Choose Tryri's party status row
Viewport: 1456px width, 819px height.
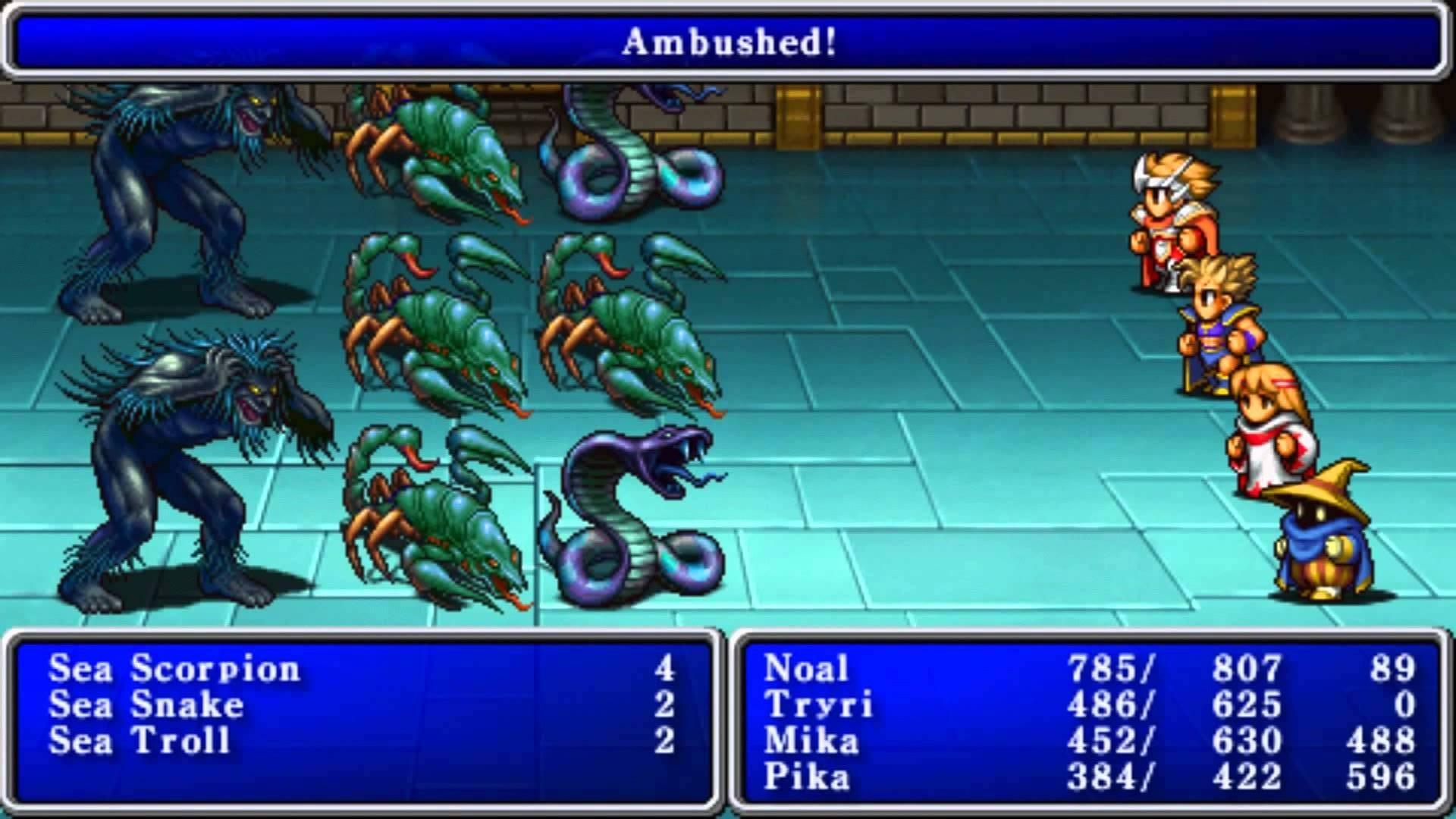[x=818, y=705]
